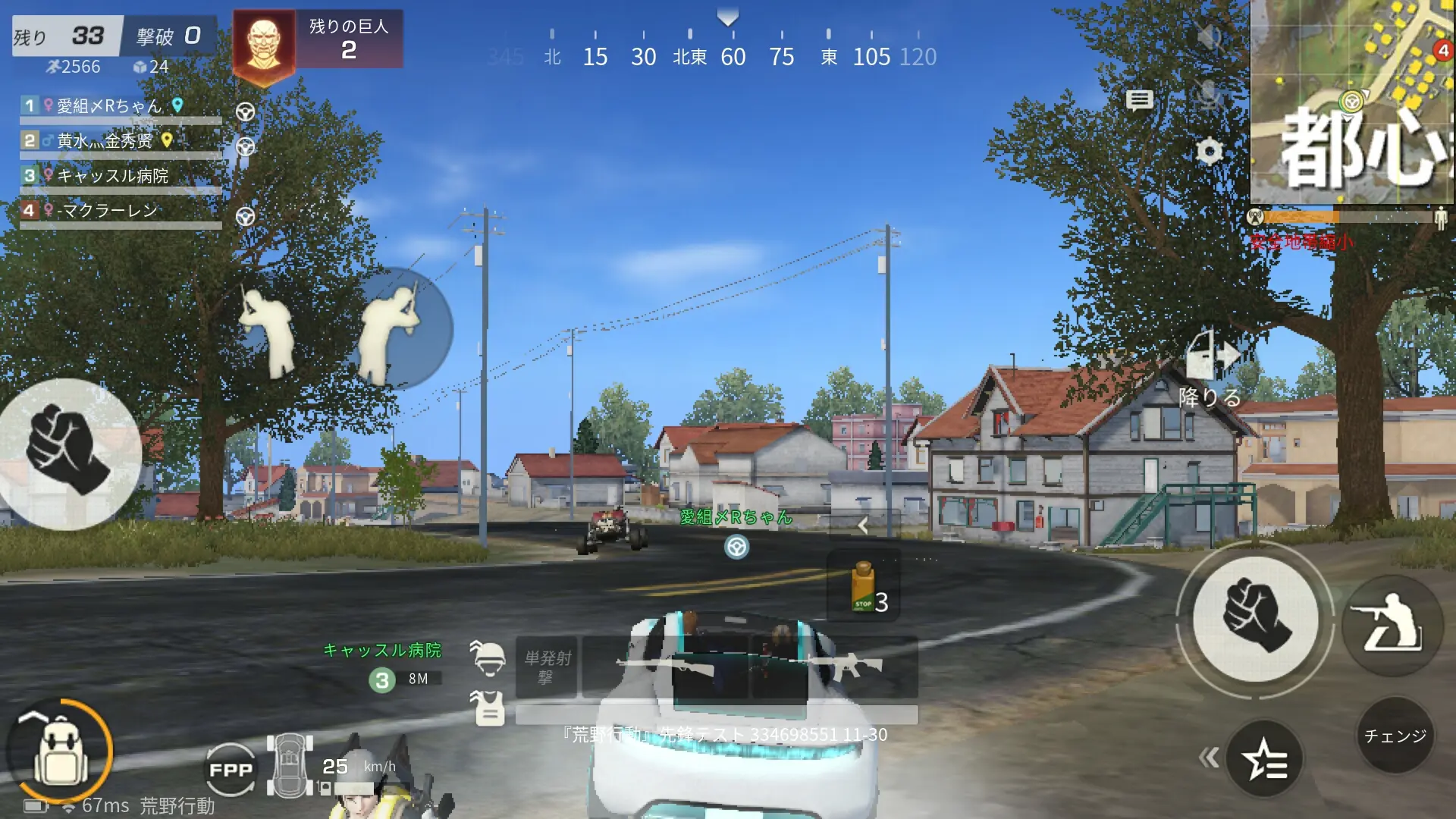Tap the shooting soldier aim button
The width and height of the screenshot is (1456, 819).
click(x=1392, y=624)
